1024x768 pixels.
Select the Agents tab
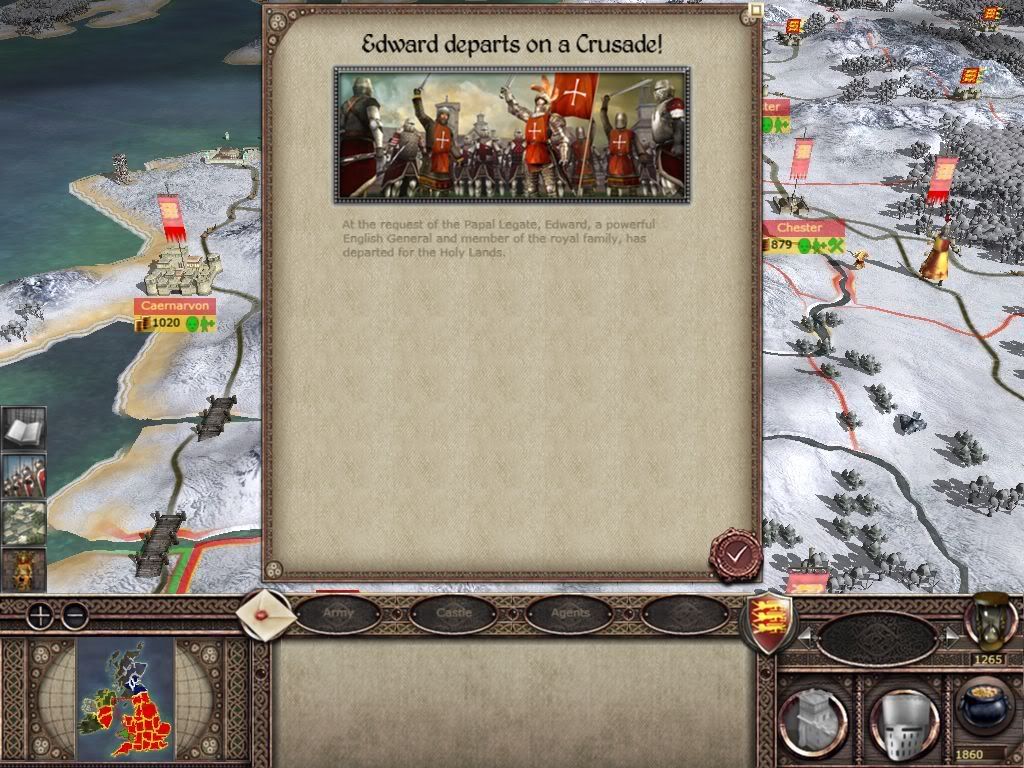pos(570,613)
